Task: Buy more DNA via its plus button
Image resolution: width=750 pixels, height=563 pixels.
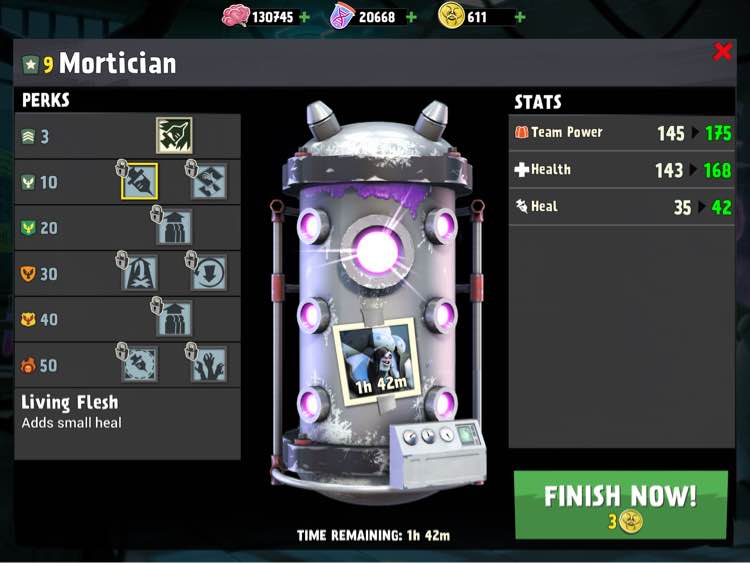Action: [411, 17]
